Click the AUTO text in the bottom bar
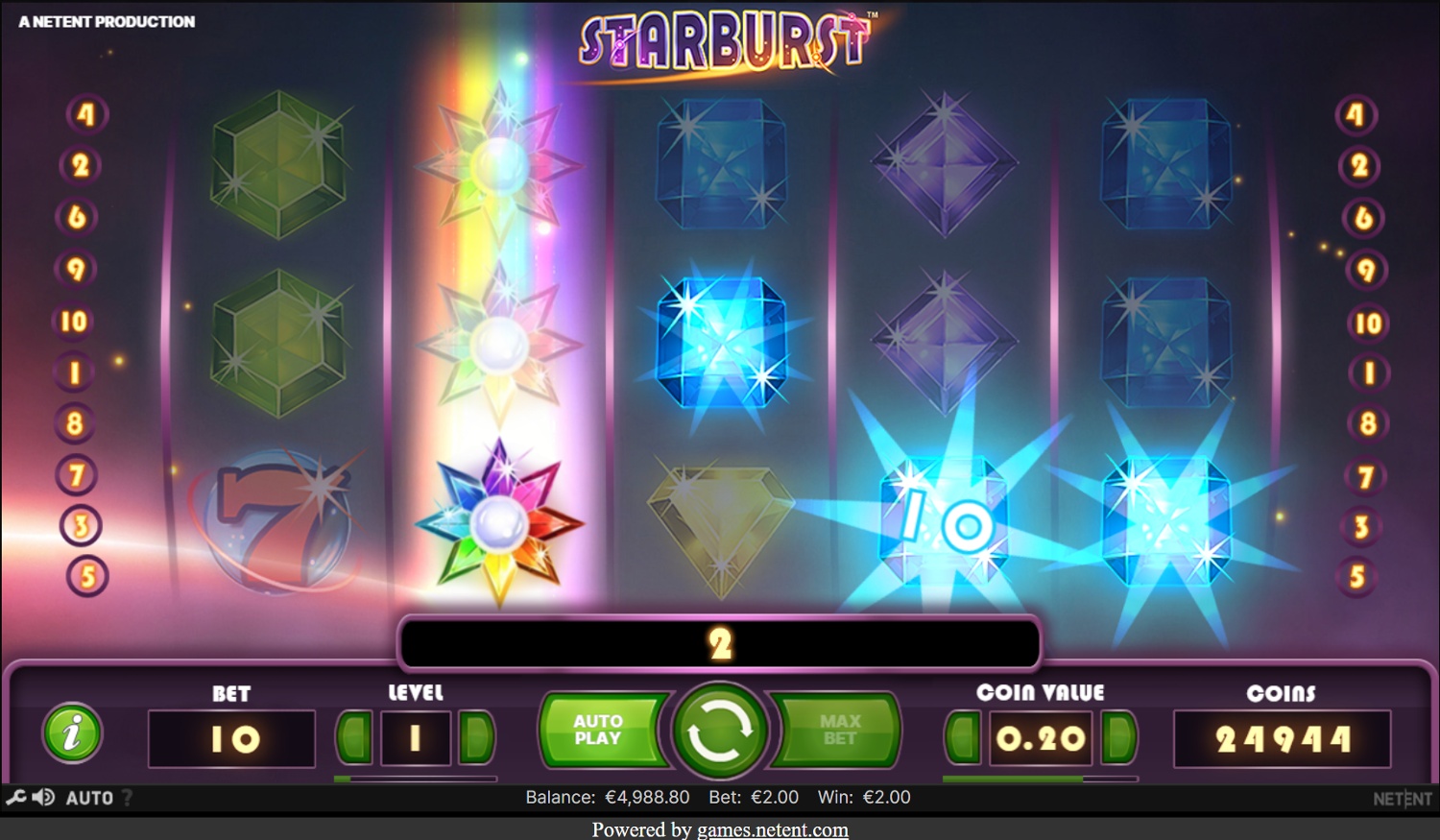This screenshot has height=840, width=1440. pos(89,798)
